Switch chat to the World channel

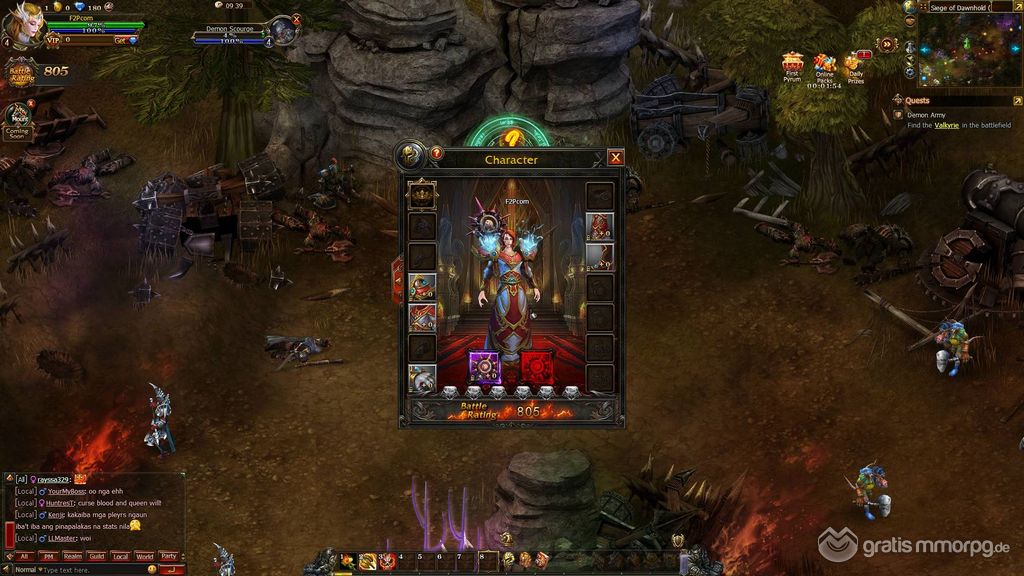[144, 556]
